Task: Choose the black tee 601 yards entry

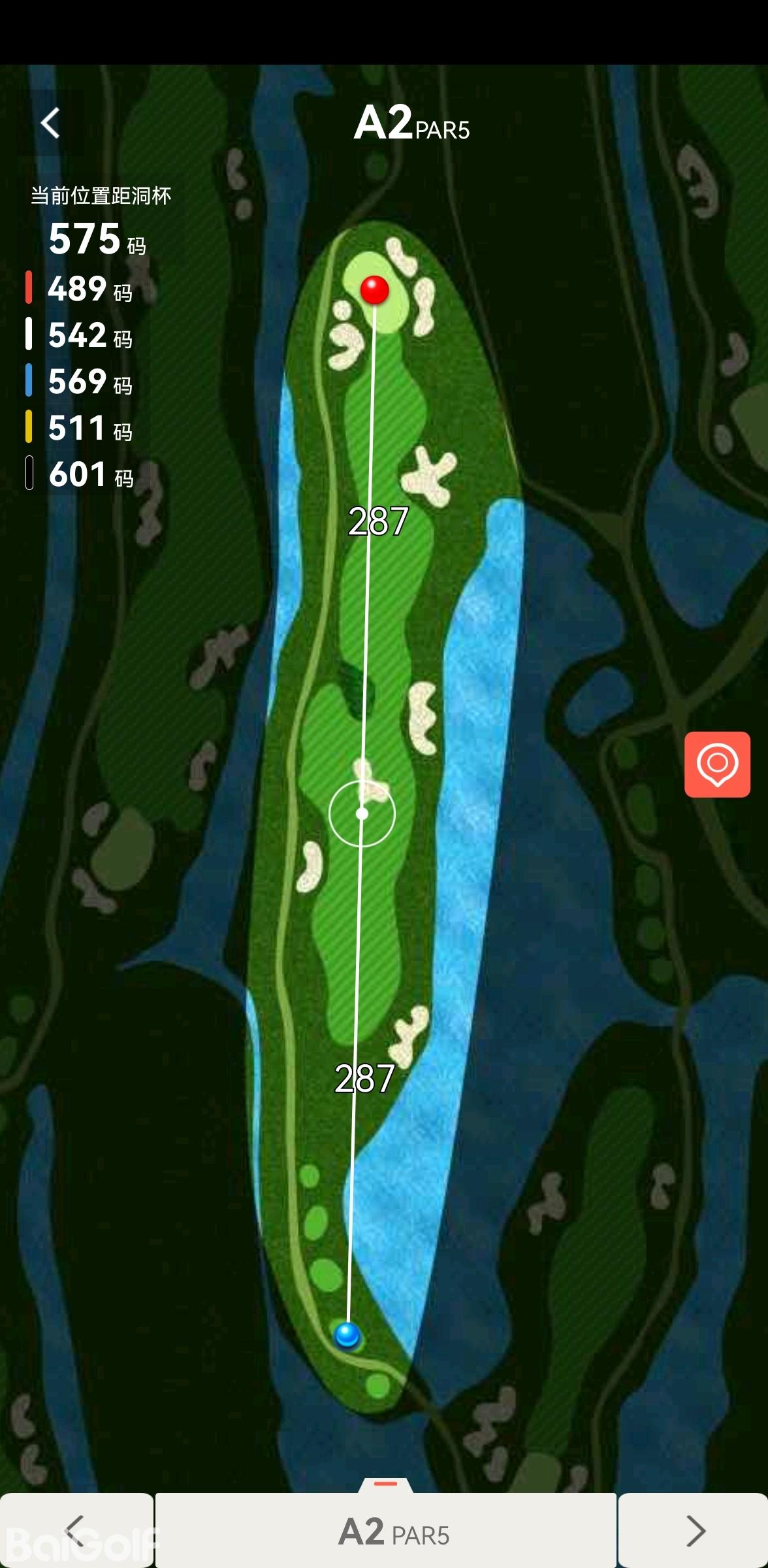Action: (80, 474)
